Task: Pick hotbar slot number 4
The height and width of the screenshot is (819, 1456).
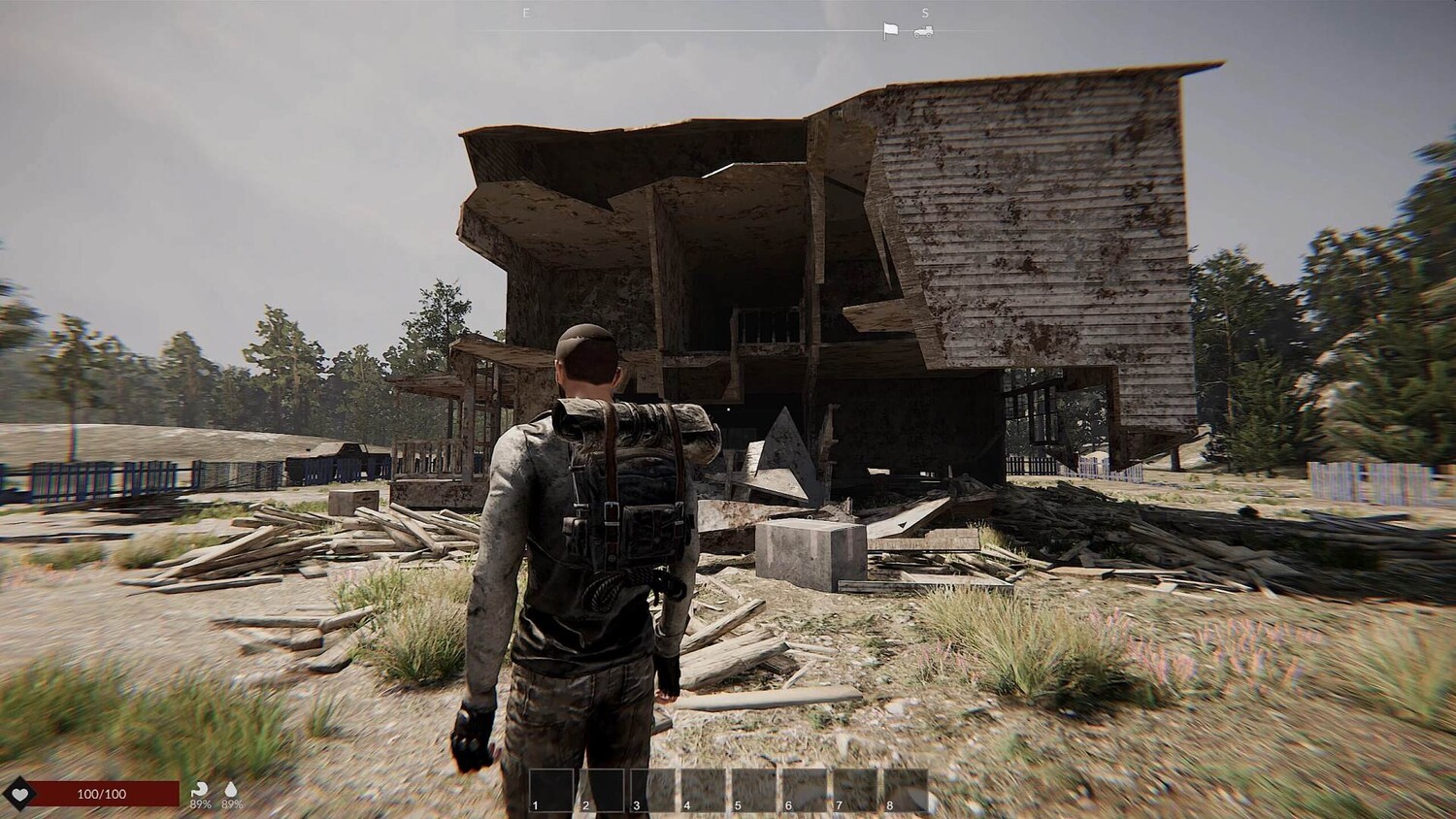Action: [x=703, y=789]
